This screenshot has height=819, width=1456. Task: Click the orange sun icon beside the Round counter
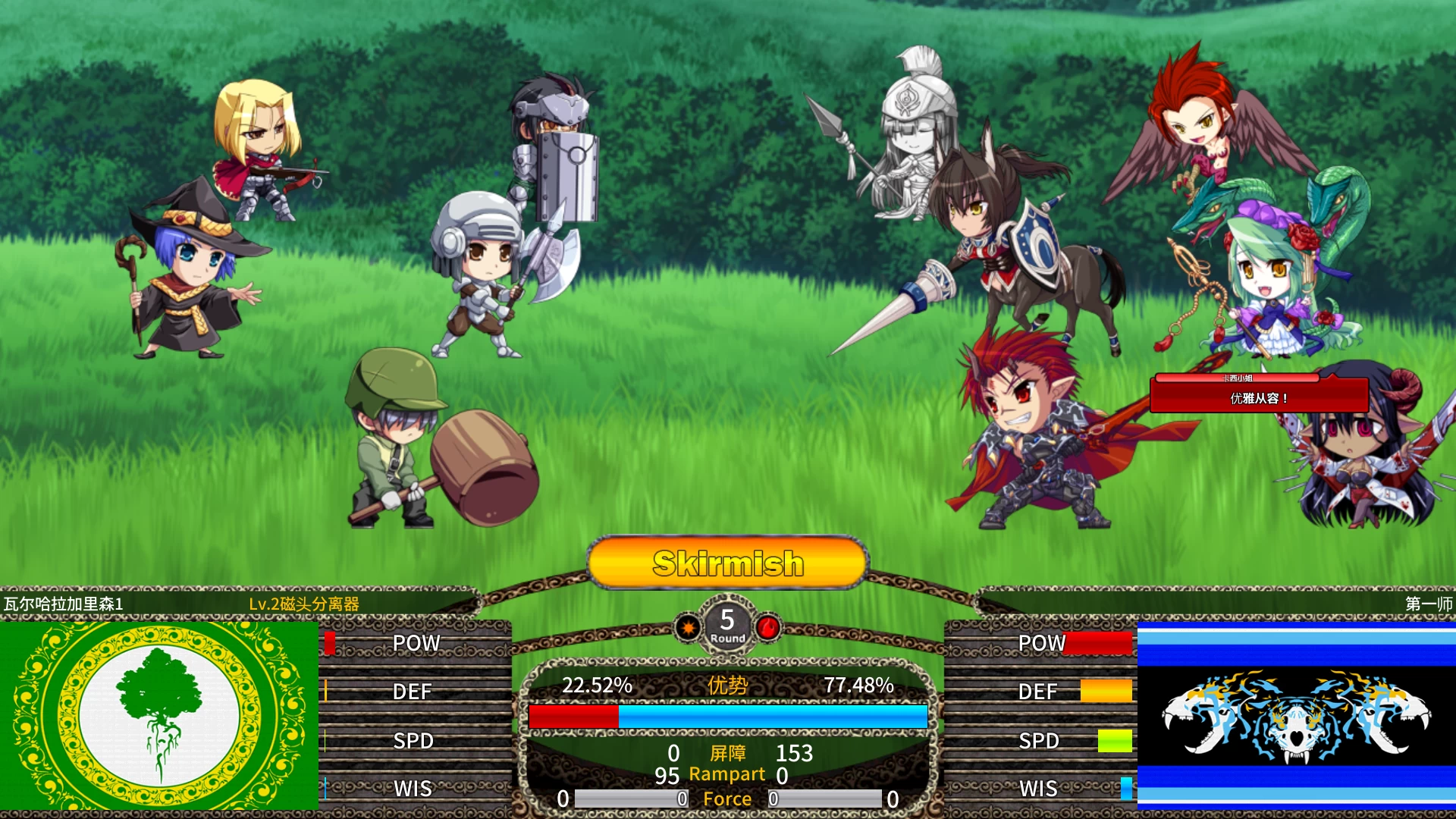click(687, 627)
